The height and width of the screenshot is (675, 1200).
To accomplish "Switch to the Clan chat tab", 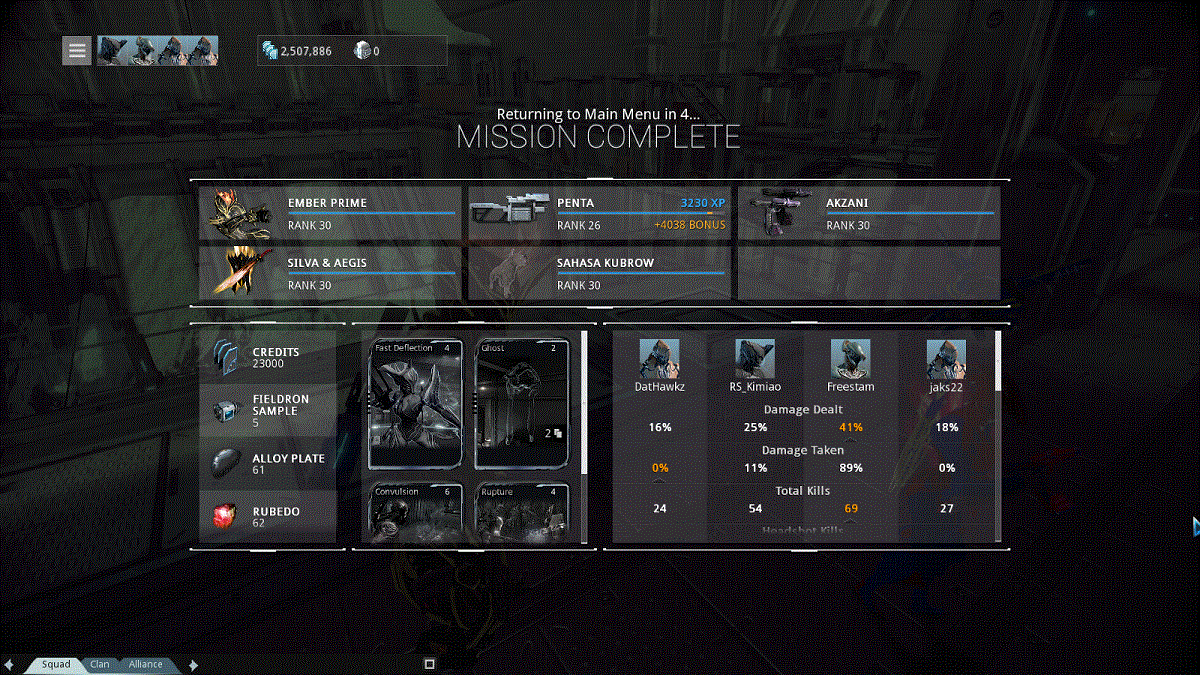I will coord(100,664).
